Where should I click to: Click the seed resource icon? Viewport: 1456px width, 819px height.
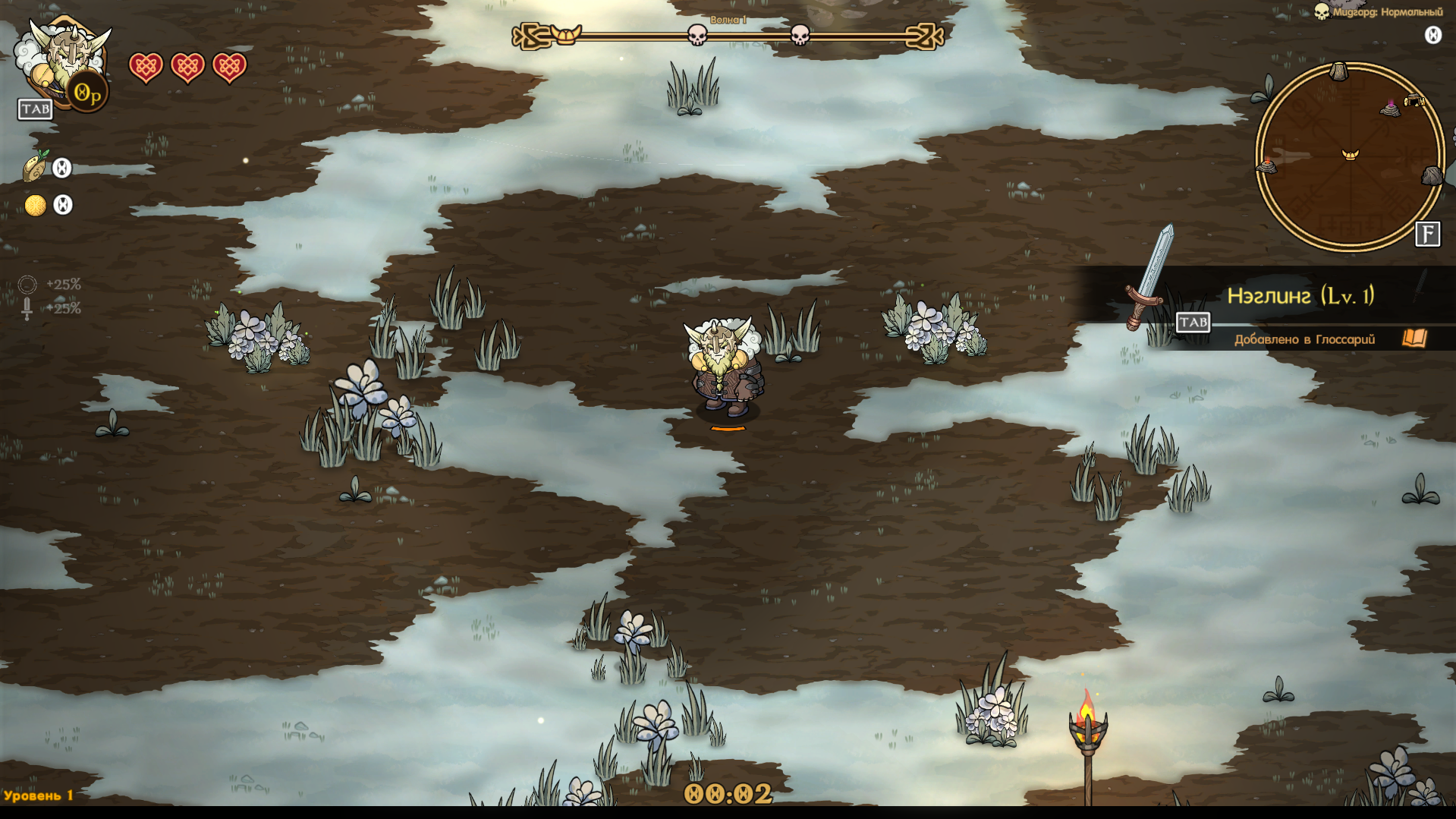[35, 168]
